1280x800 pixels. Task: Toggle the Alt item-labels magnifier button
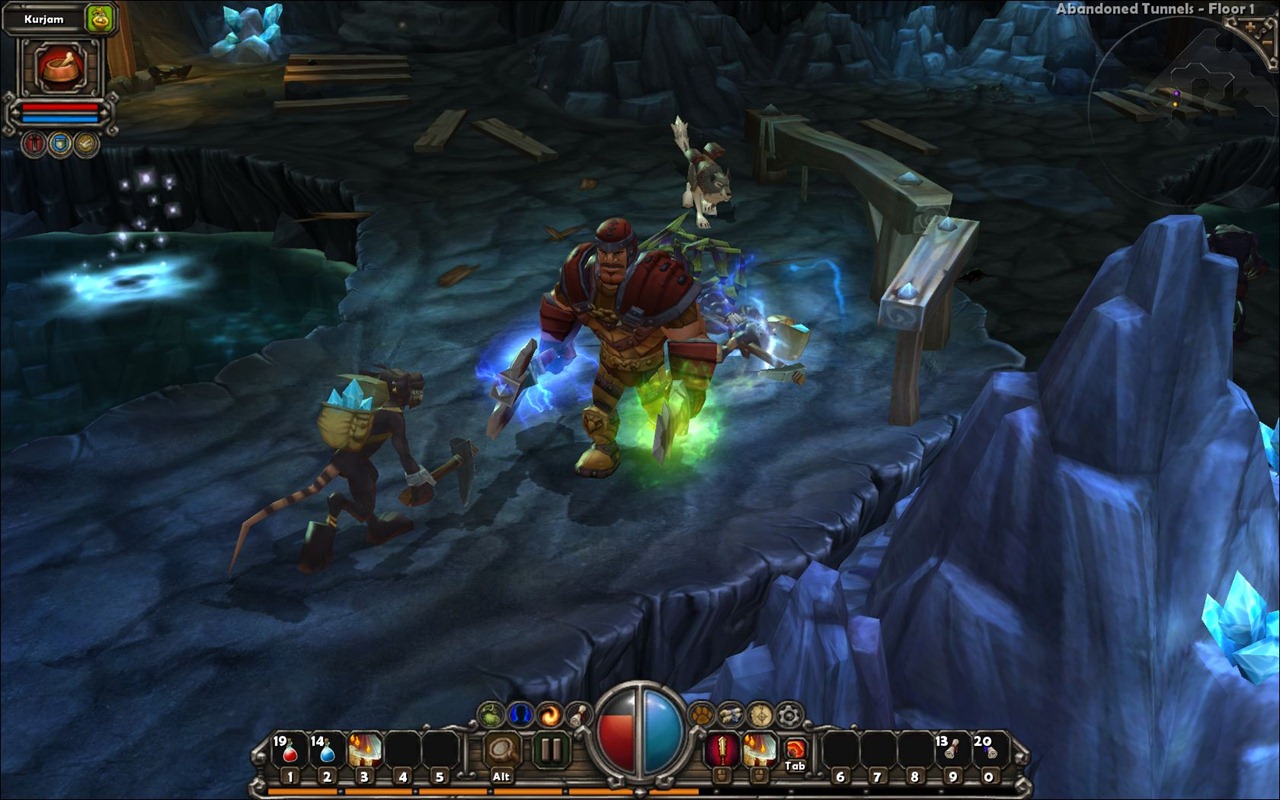(502, 750)
